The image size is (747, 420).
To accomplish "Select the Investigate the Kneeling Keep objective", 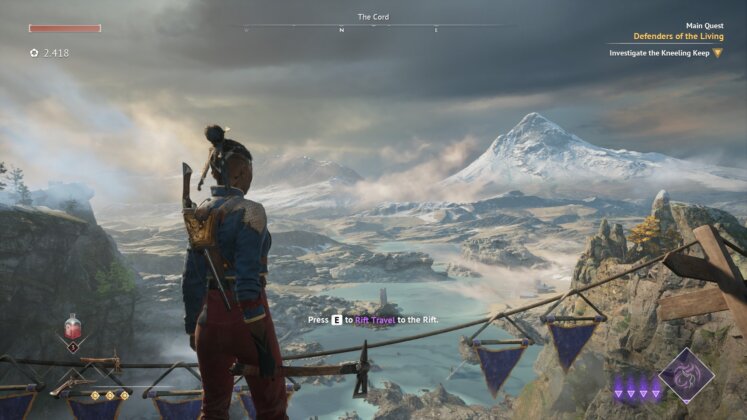I will point(659,52).
